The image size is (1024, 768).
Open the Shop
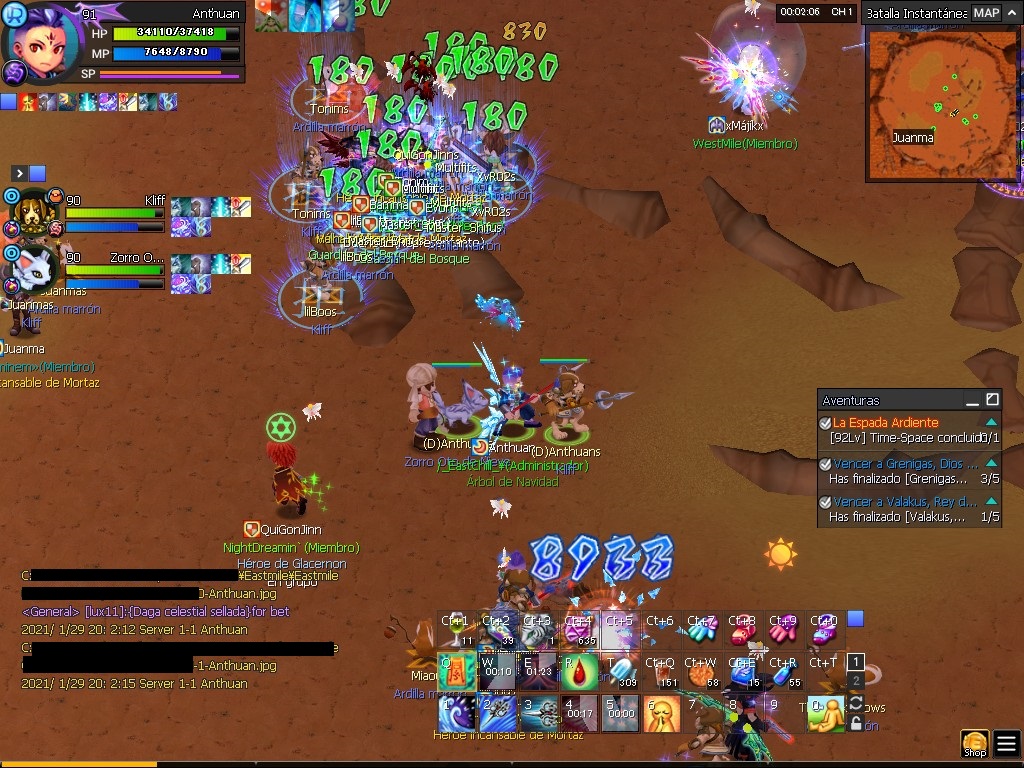click(x=974, y=744)
